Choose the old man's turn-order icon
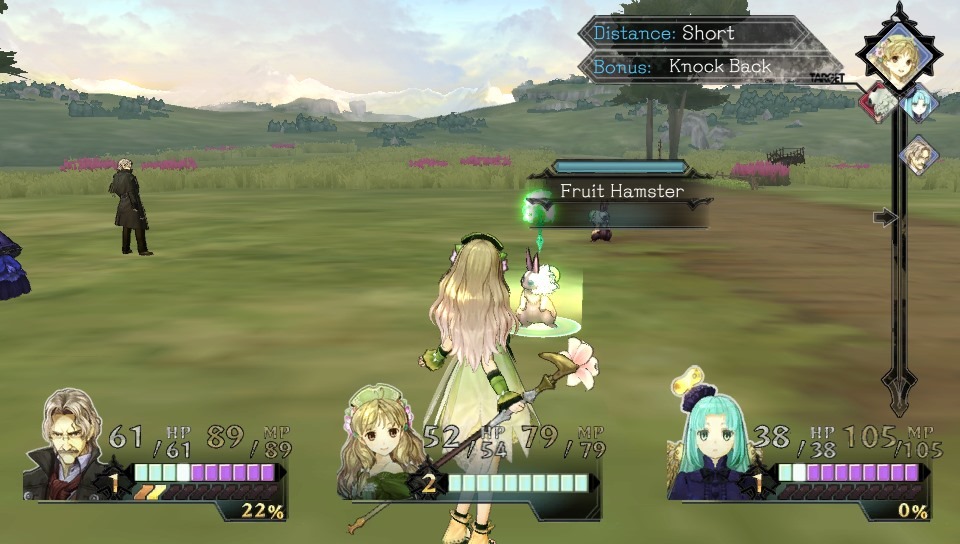Viewport: 960px width, 544px height. (x=918, y=155)
